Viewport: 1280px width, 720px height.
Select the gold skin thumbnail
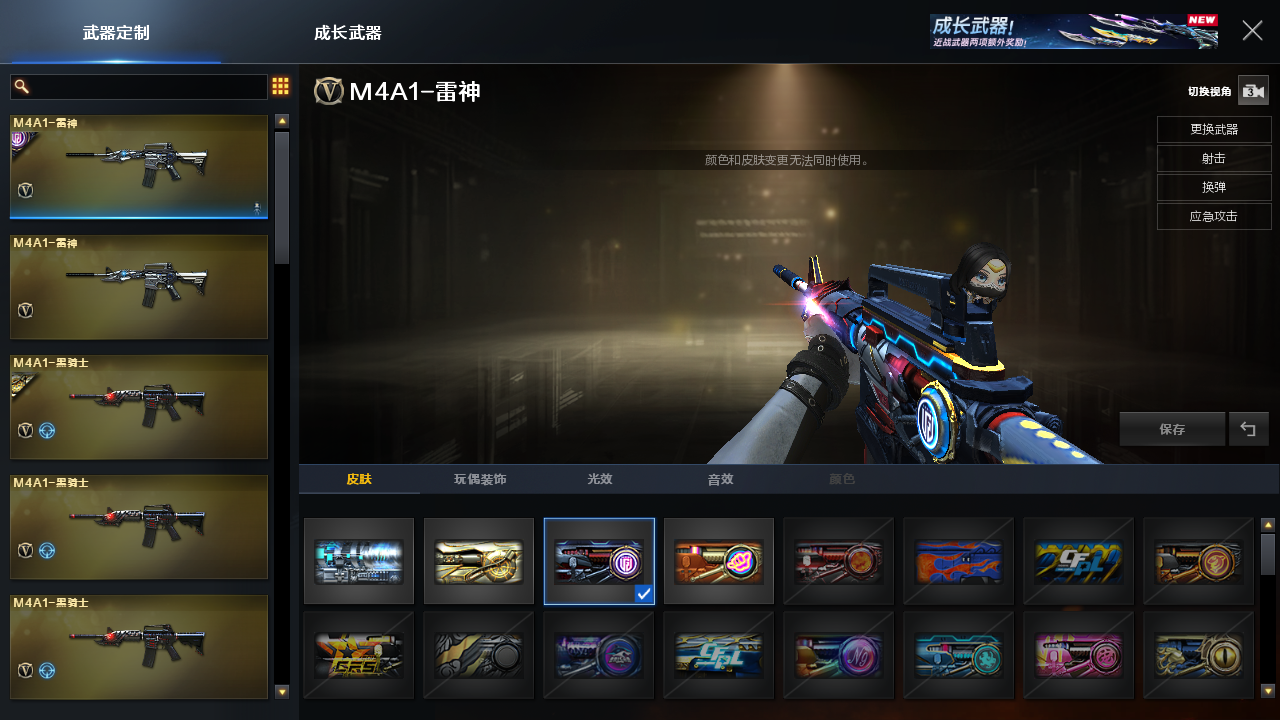coord(479,561)
